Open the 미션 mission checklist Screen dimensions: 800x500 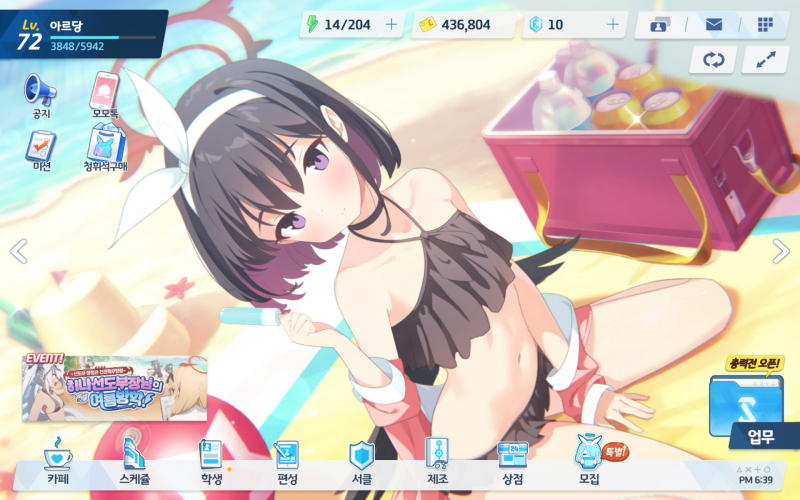[x=41, y=150]
